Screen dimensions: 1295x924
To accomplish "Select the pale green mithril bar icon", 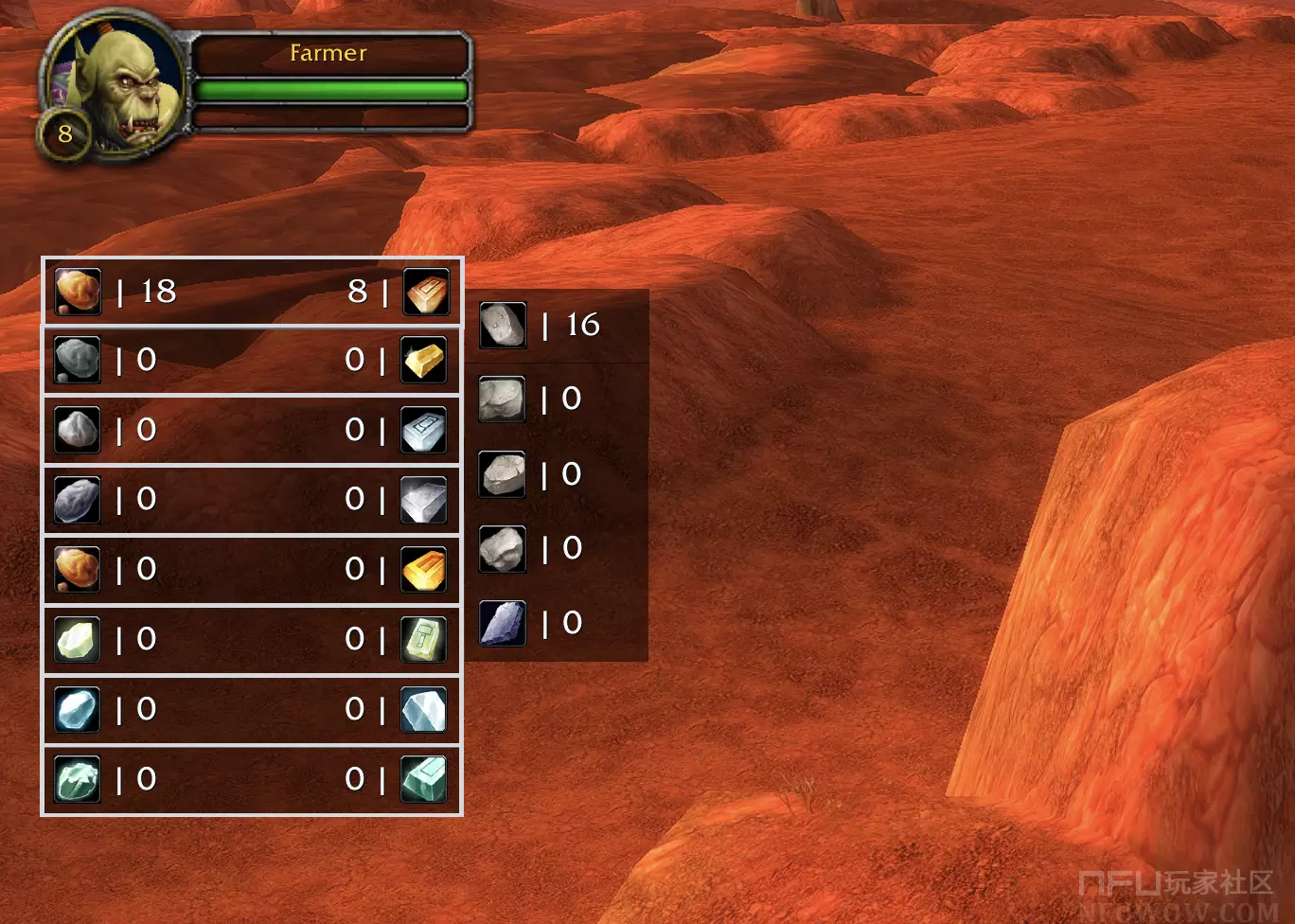I will pyautogui.click(x=424, y=640).
